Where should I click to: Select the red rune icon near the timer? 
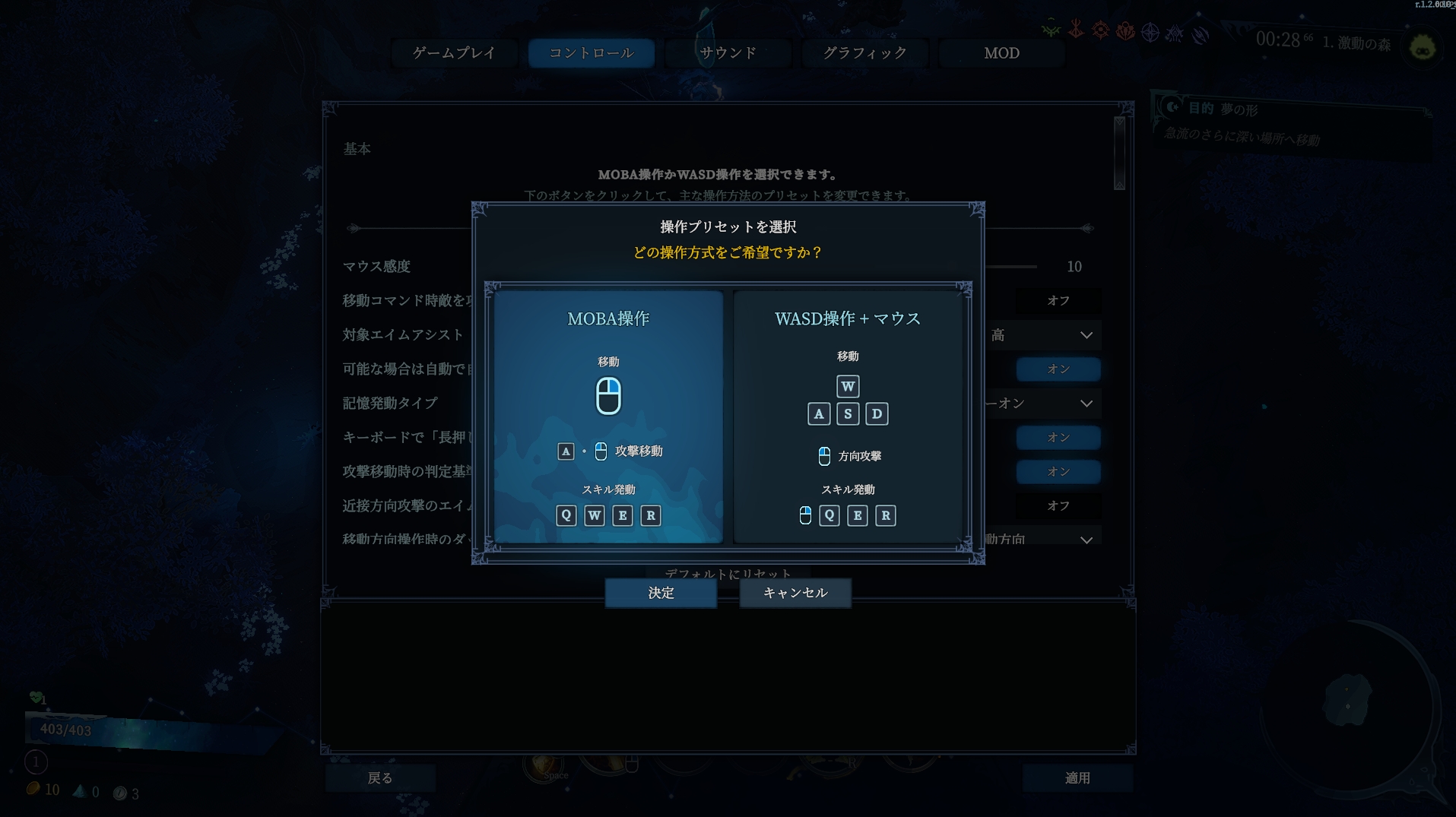(x=1077, y=32)
